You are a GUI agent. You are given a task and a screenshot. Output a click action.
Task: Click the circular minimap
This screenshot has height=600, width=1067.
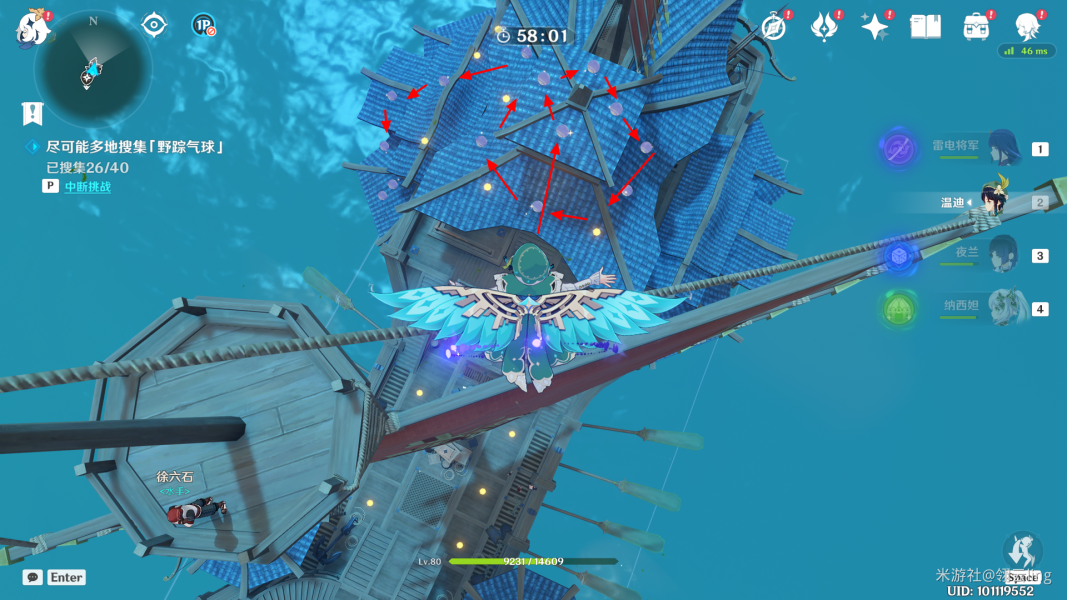click(93, 68)
